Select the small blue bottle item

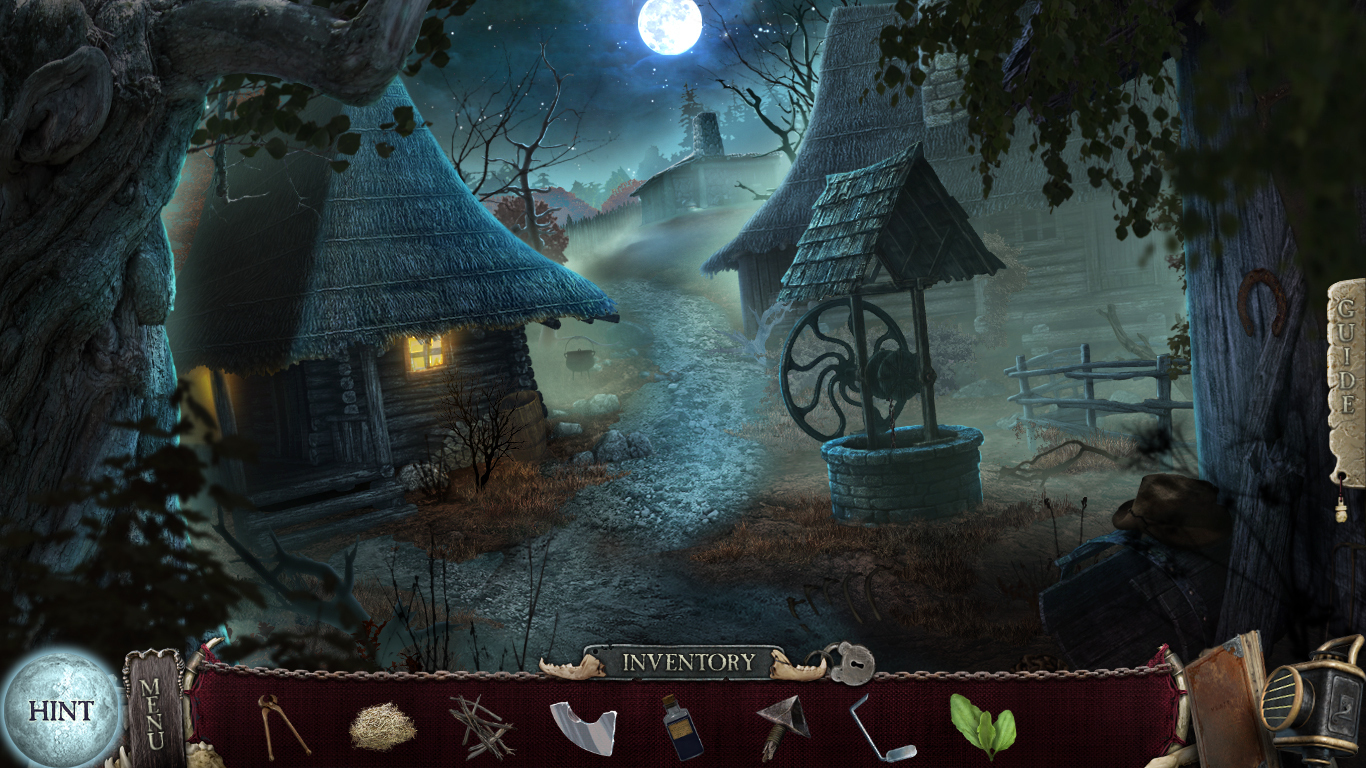[x=682, y=726]
